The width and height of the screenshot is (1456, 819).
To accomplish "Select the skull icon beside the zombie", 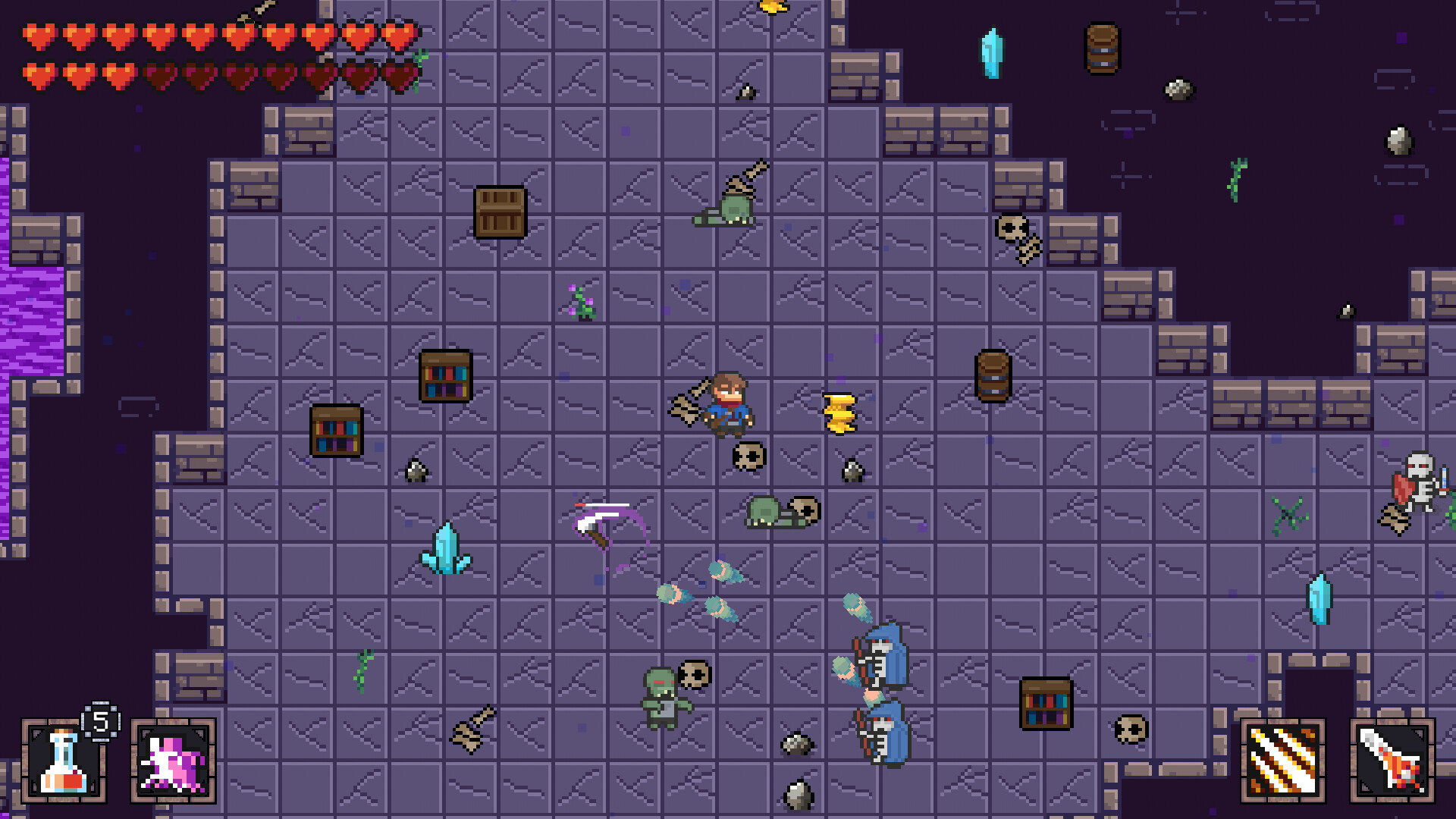I will pos(696,675).
